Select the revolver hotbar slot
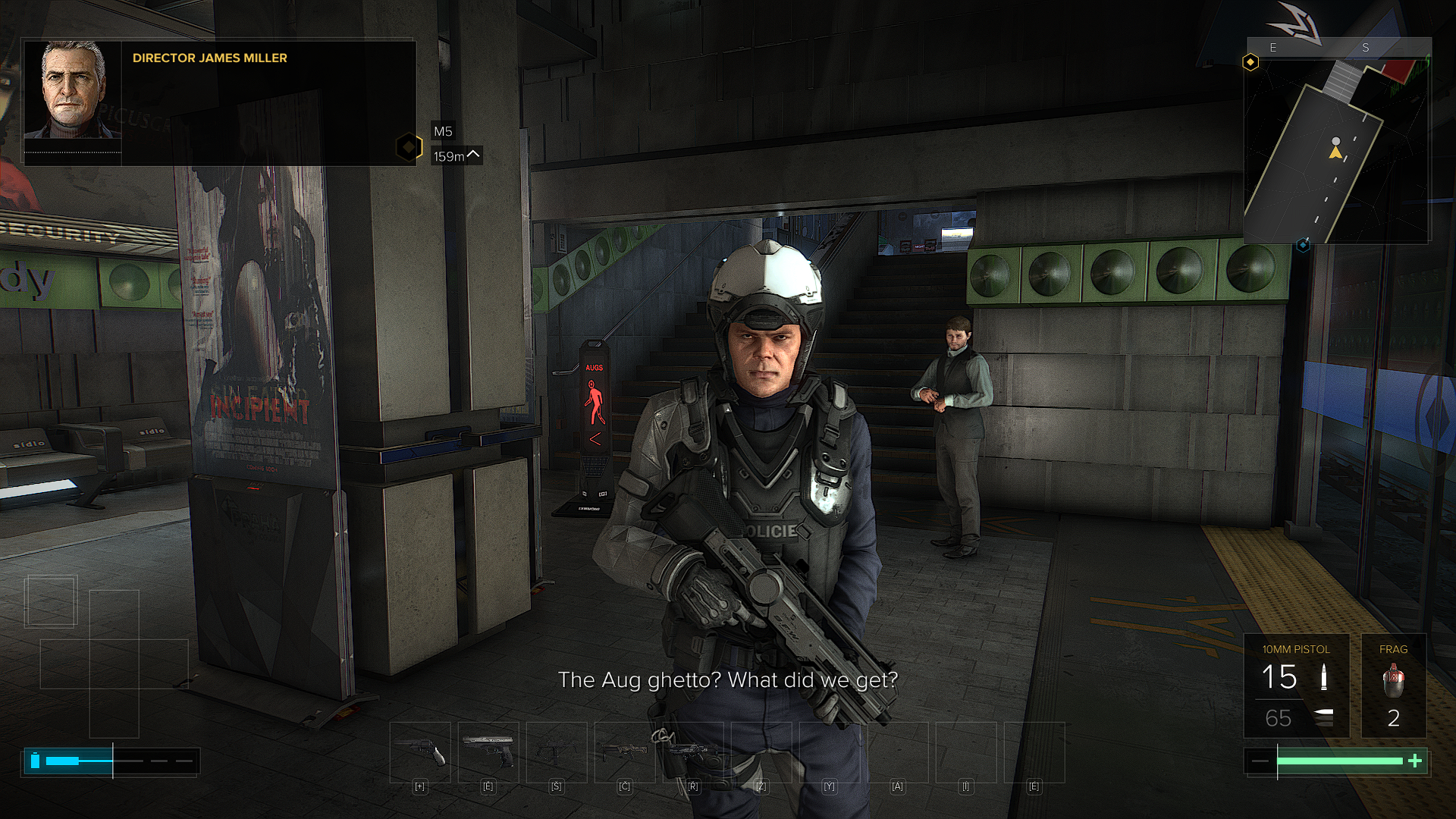Viewport: 1456px width, 819px height. pos(420,752)
